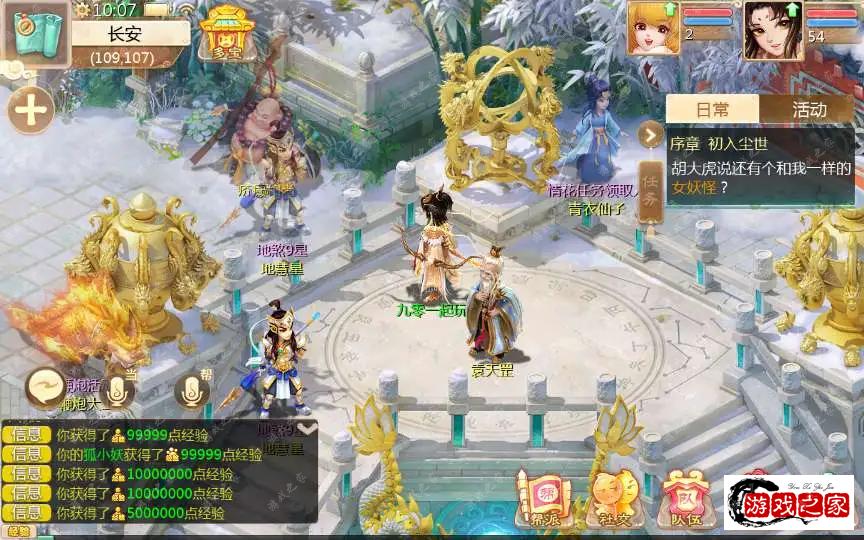Select the blonde pet portrait
This screenshot has height=540, width=864.
click(x=653, y=27)
